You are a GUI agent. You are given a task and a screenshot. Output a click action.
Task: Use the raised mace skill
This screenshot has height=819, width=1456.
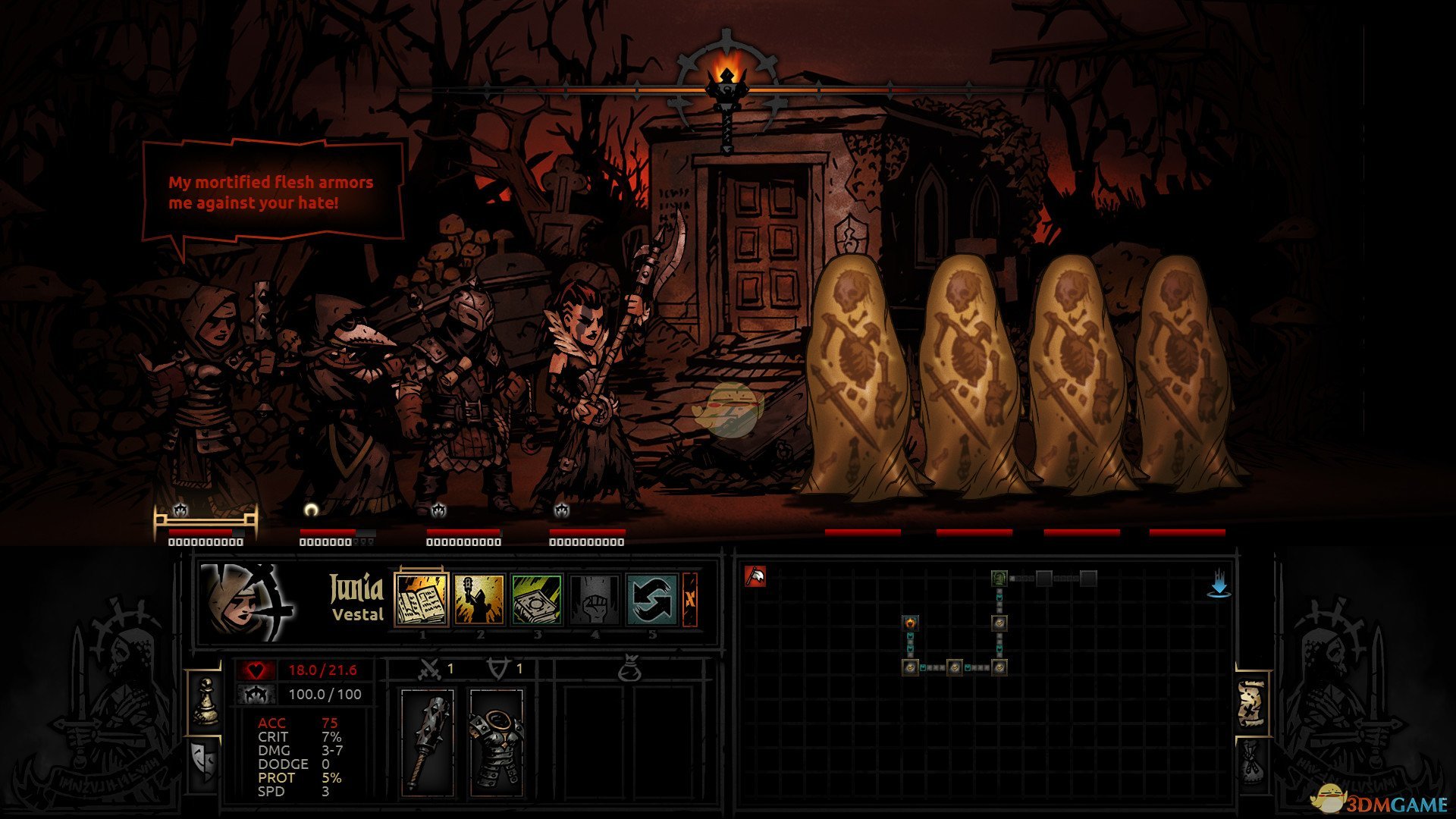click(479, 599)
